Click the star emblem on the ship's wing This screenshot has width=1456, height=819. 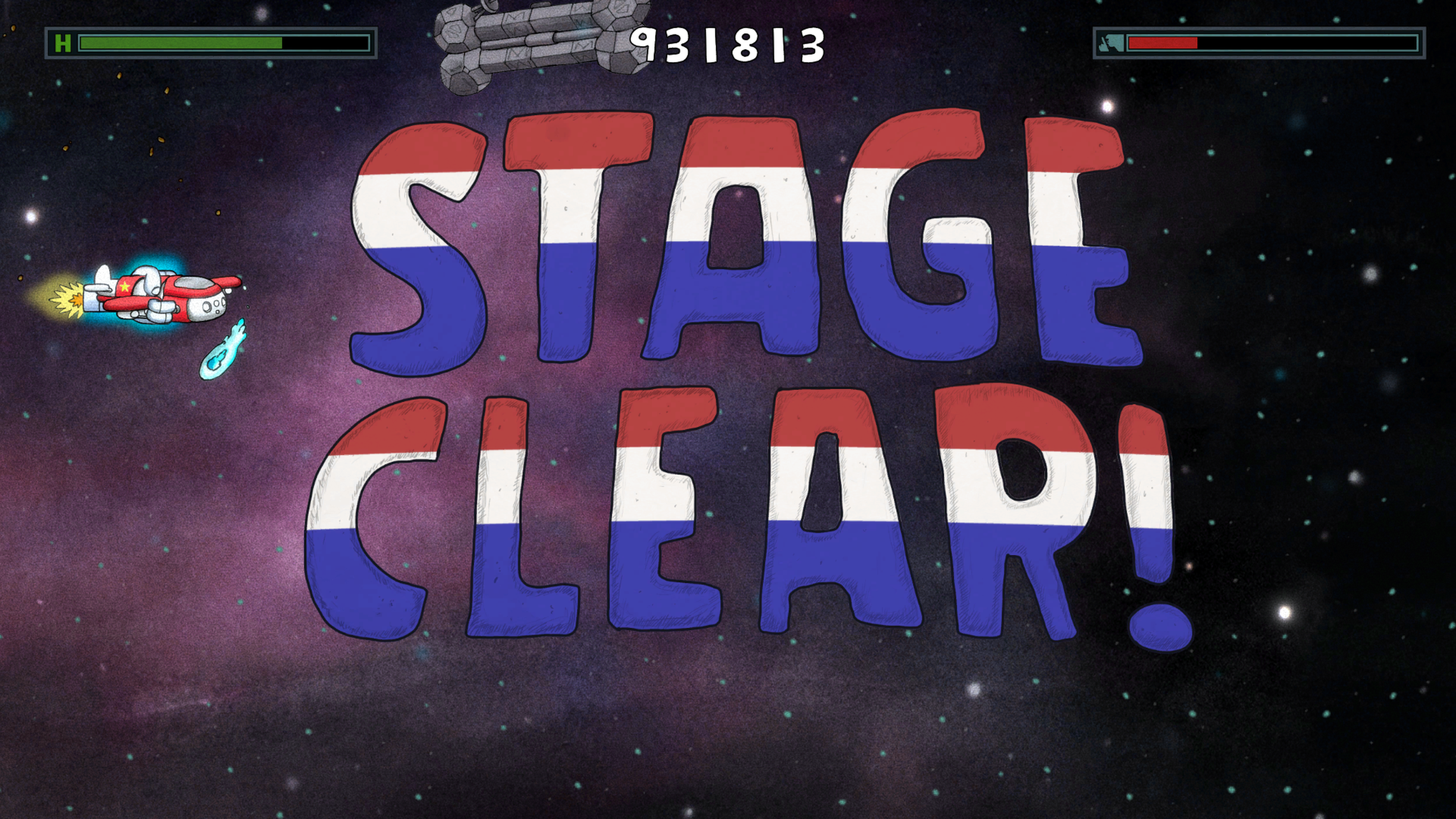tap(124, 288)
